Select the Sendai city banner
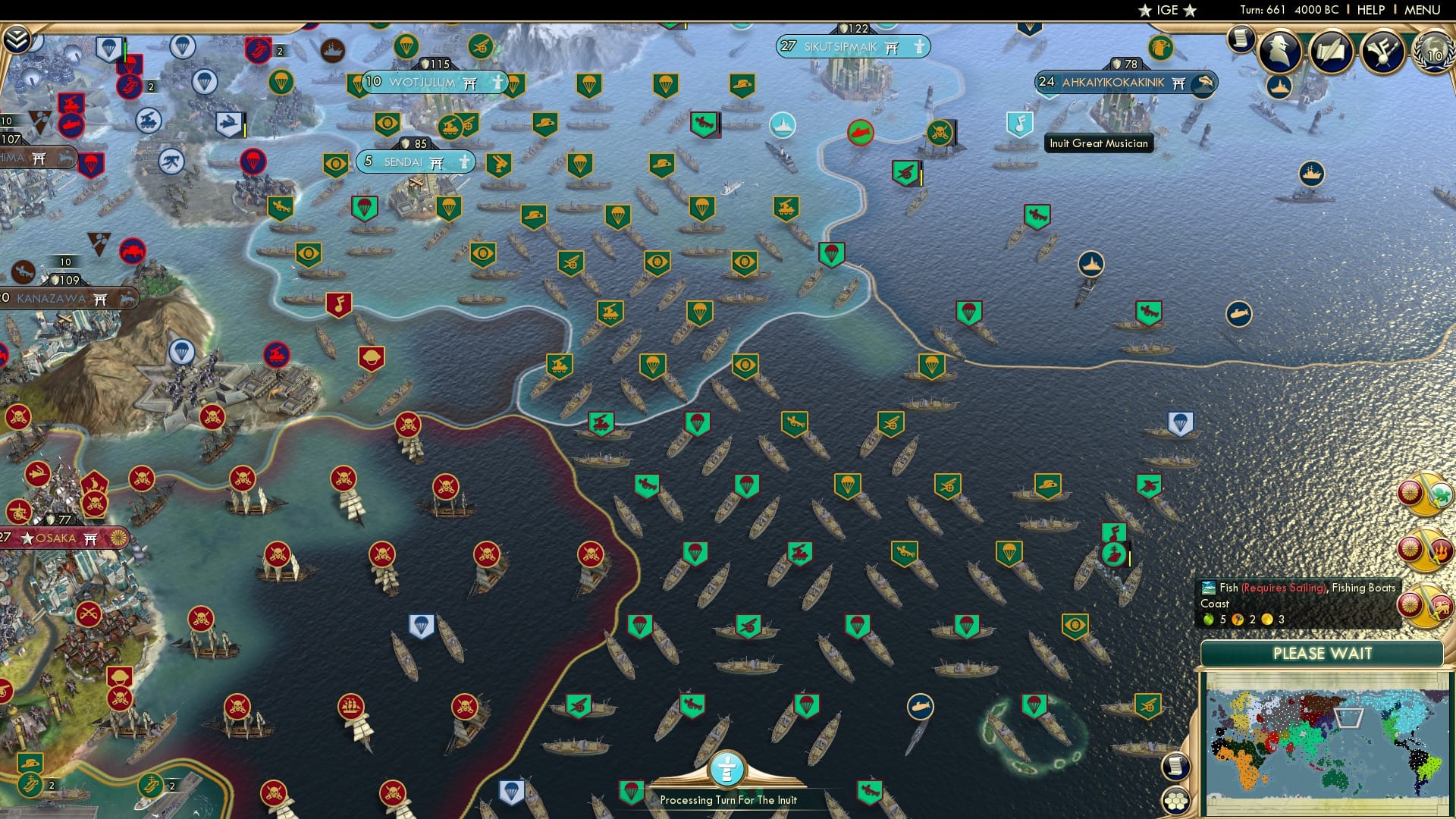Viewport: 1456px width, 819px height. coord(414,162)
